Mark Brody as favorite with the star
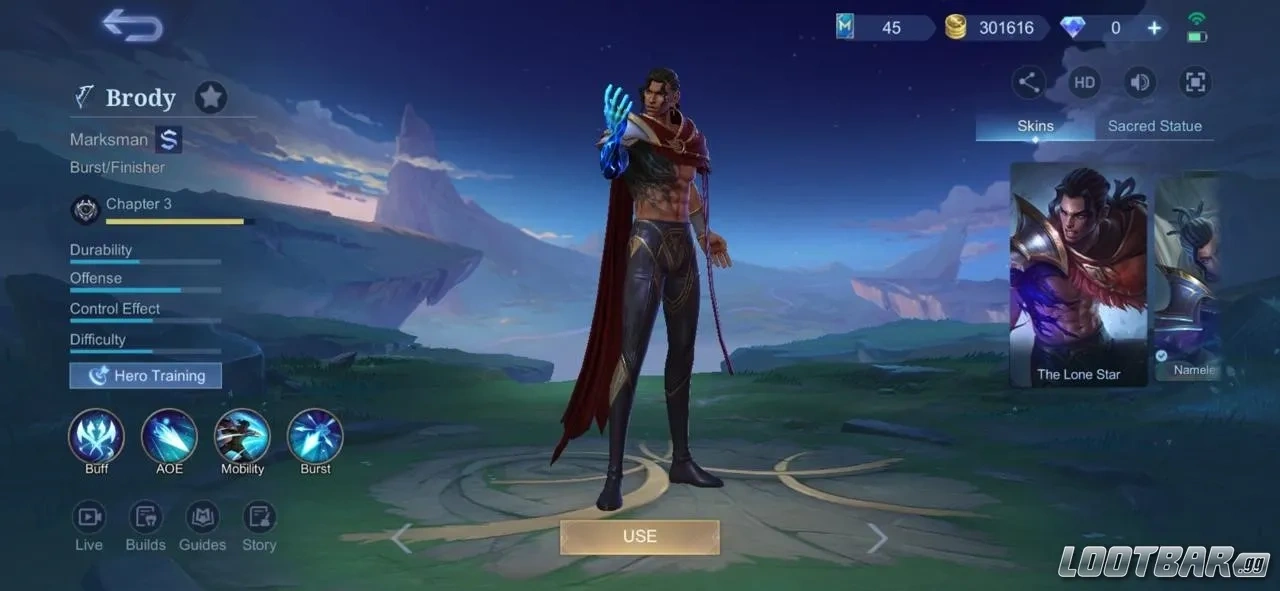The width and height of the screenshot is (1280, 591). [x=210, y=97]
